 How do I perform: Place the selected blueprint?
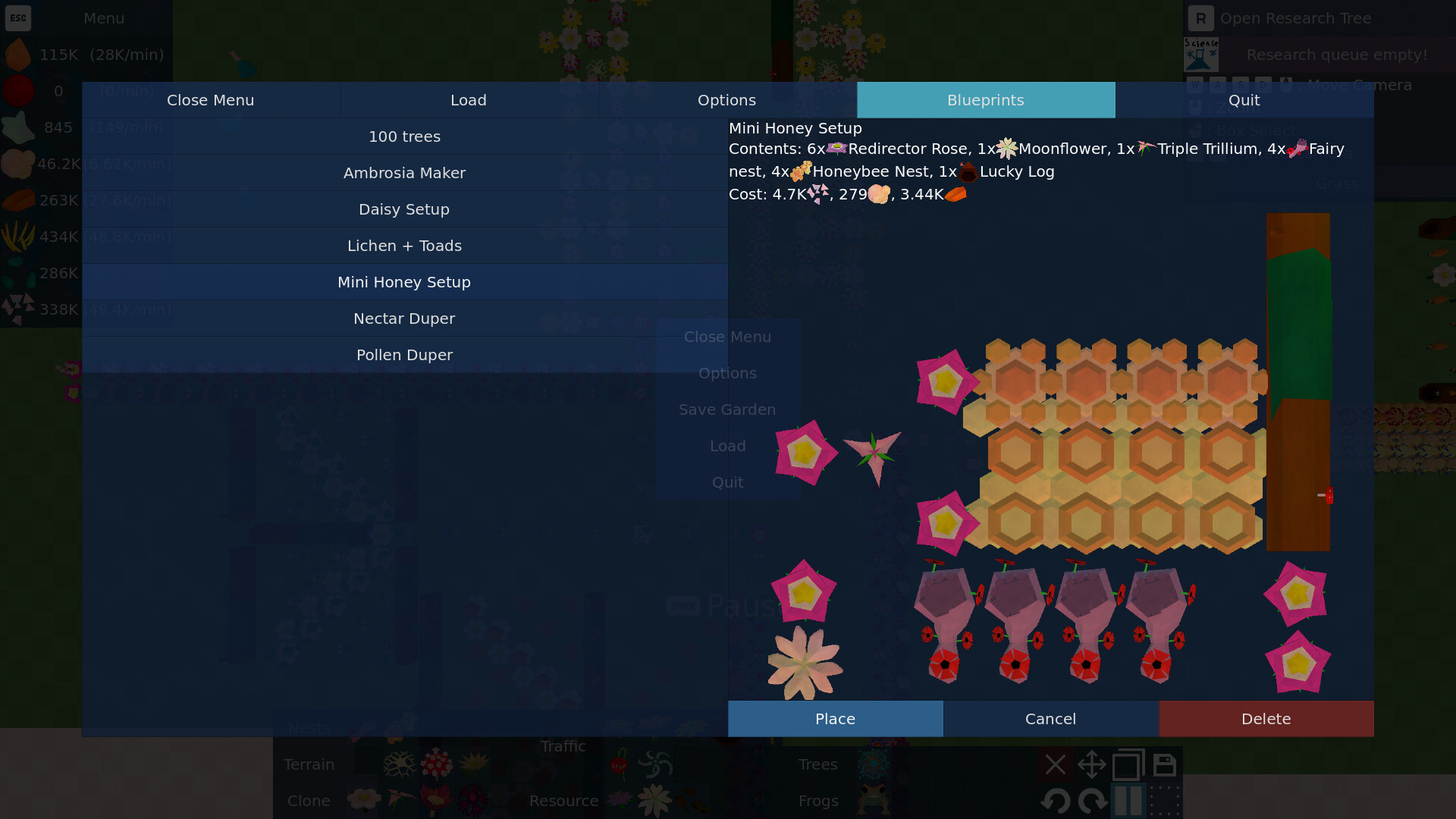pyautogui.click(x=835, y=719)
